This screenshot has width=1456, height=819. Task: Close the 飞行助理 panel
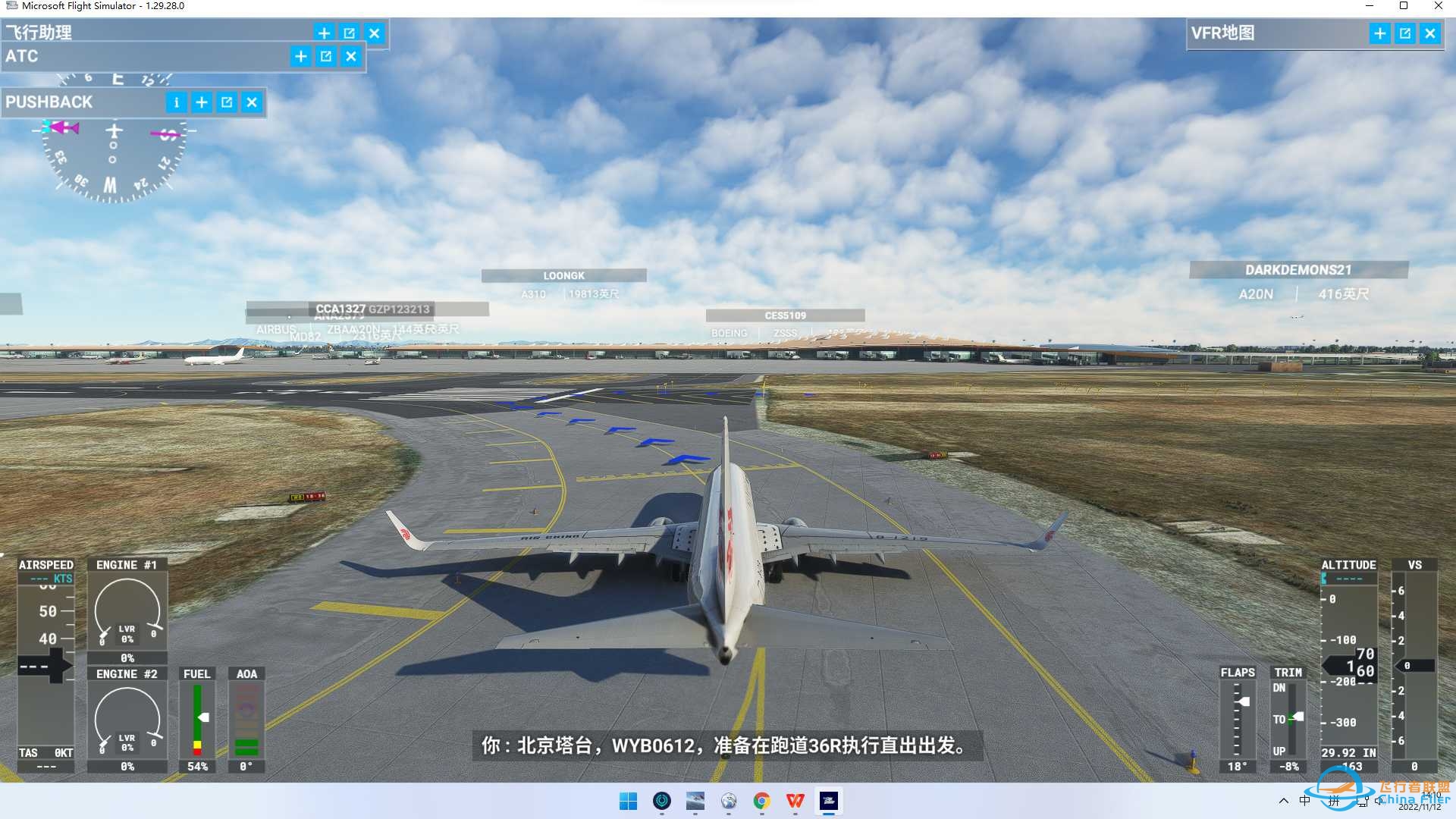click(374, 33)
